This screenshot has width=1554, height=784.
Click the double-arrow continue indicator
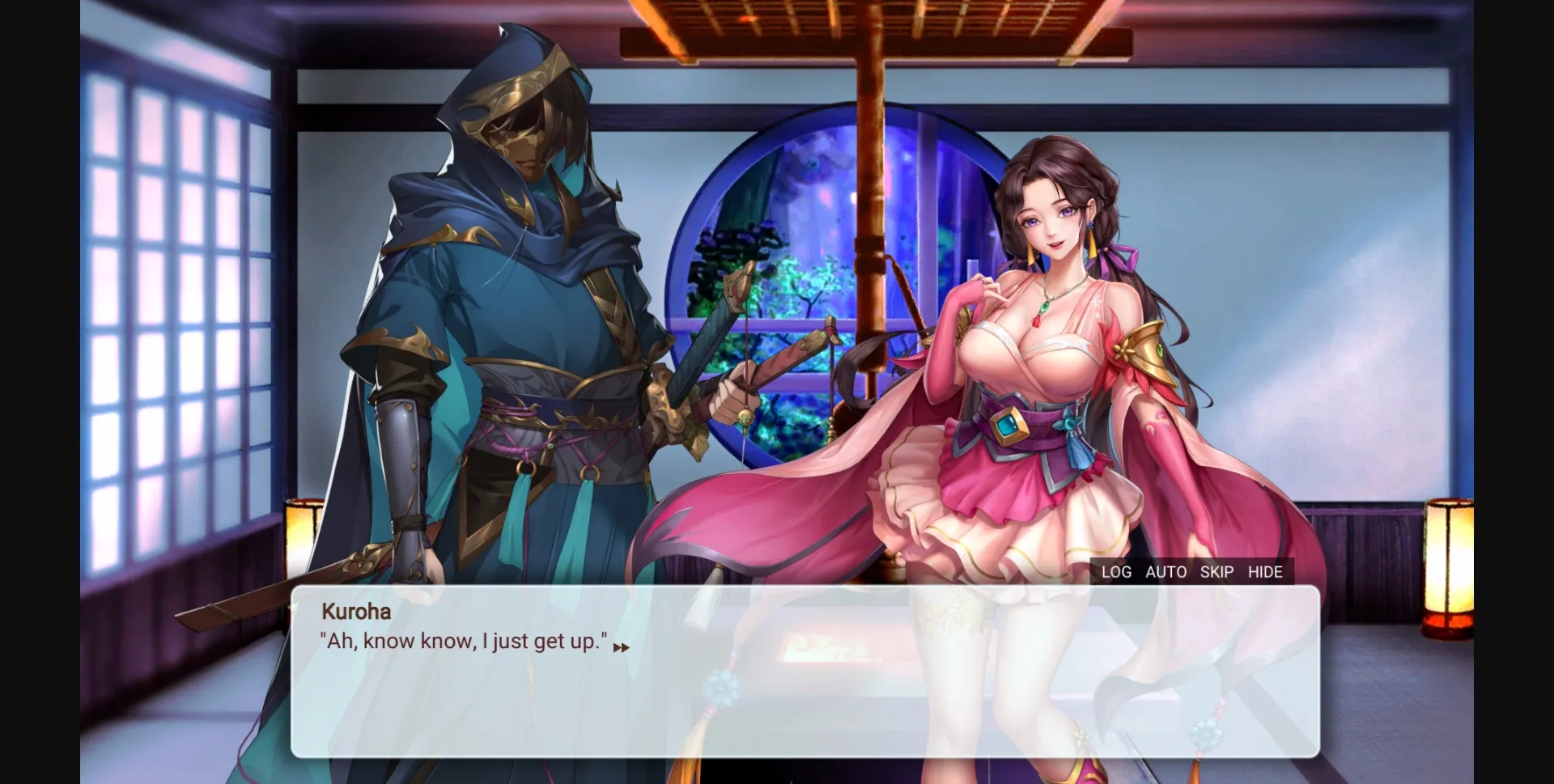(622, 647)
